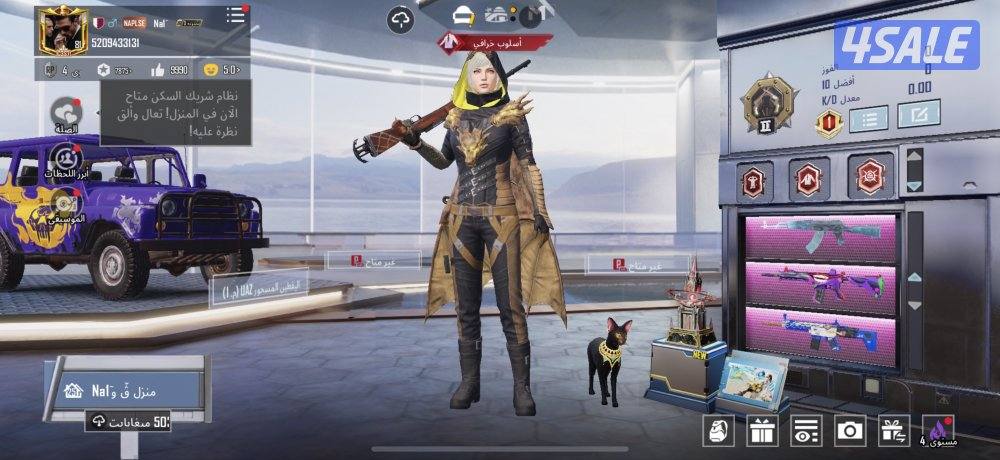Open the Nal home sign button
This screenshot has height=460, width=1000.
click(106, 390)
